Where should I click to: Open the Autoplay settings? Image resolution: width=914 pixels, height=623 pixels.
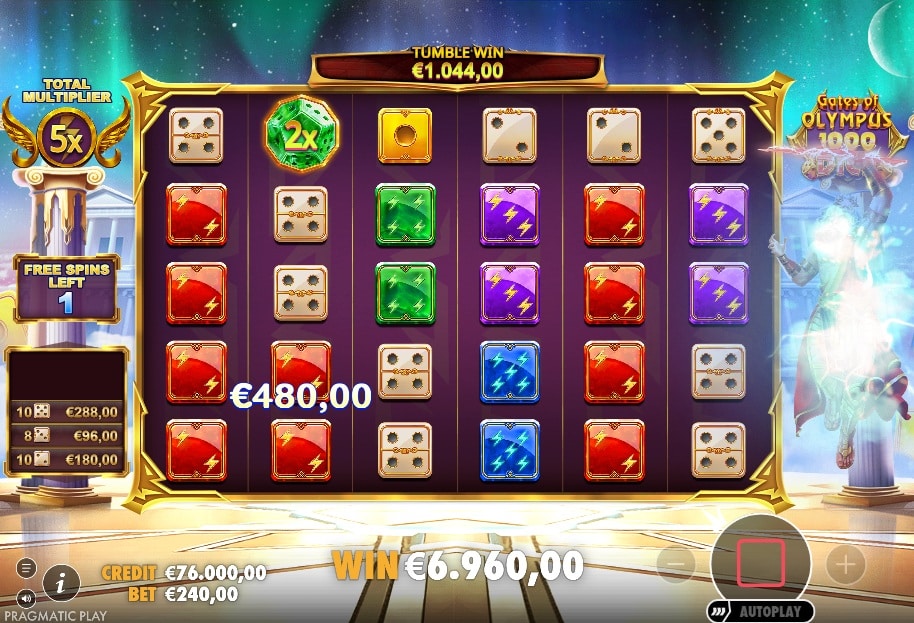click(761, 610)
